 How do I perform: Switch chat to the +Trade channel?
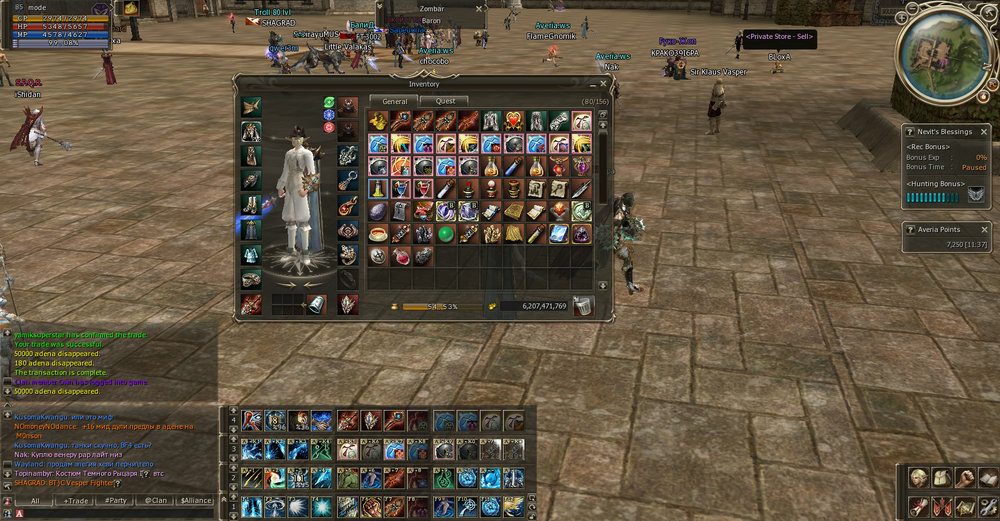tap(76, 500)
